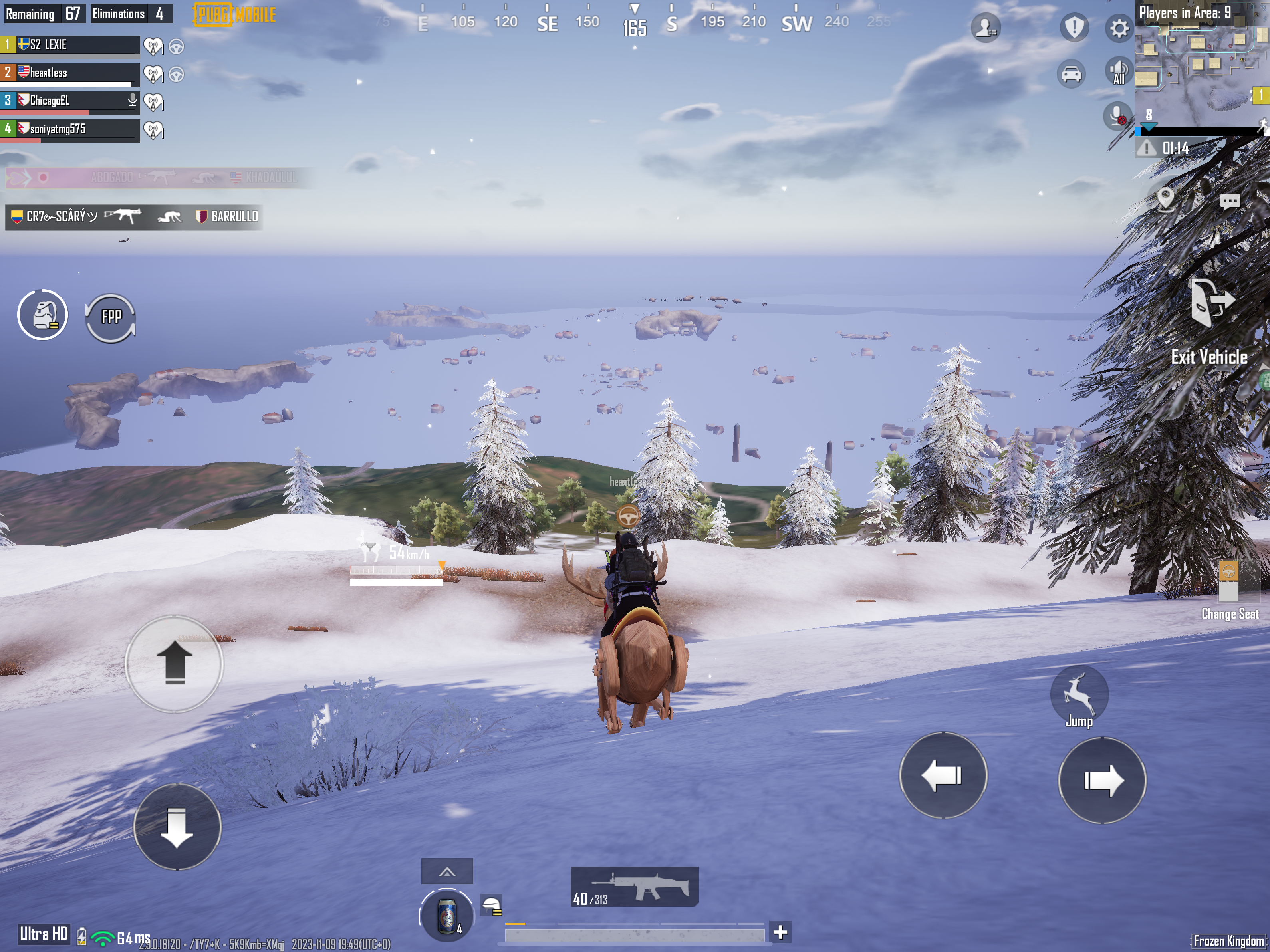Steer left with the left arrow
The height and width of the screenshot is (952, 1270).
pos(943,775)
